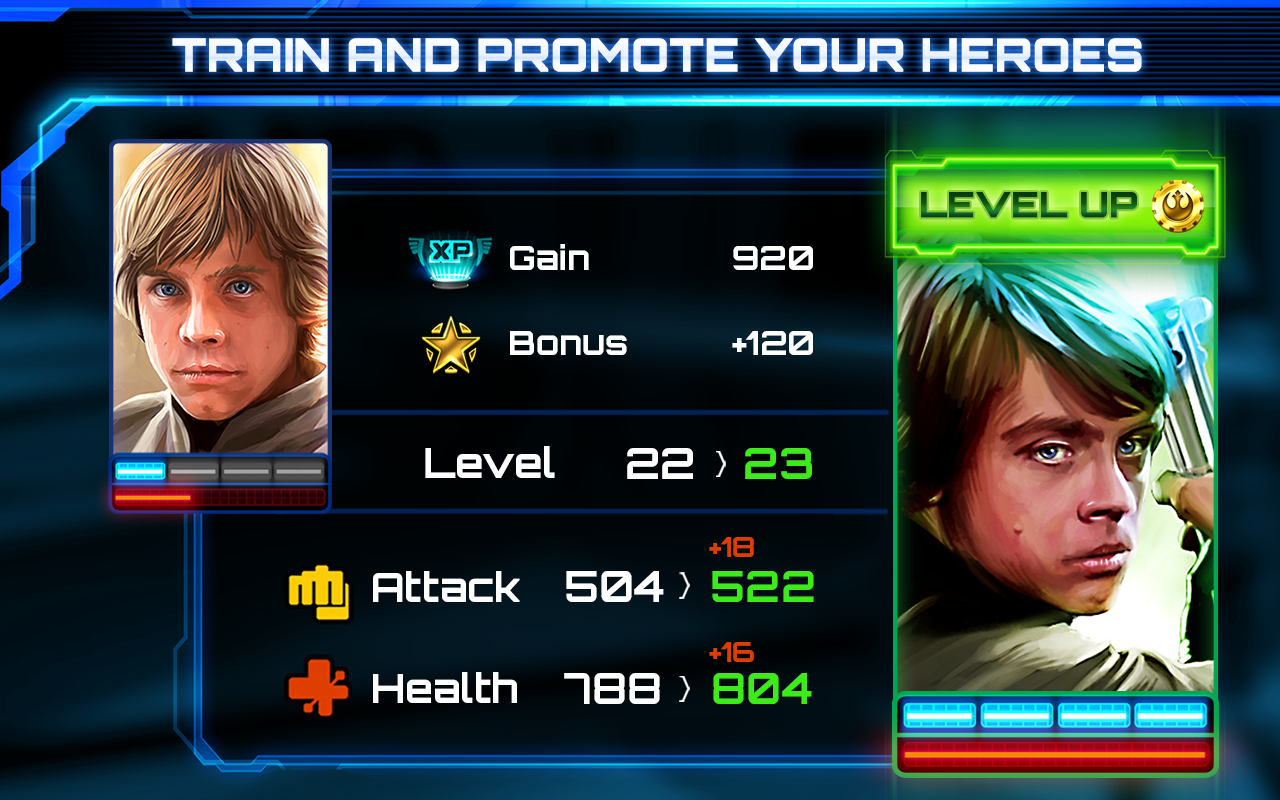The image size is (1280, 800).
Task: Click the 920 XP Gain value
Action: (775, 257)
